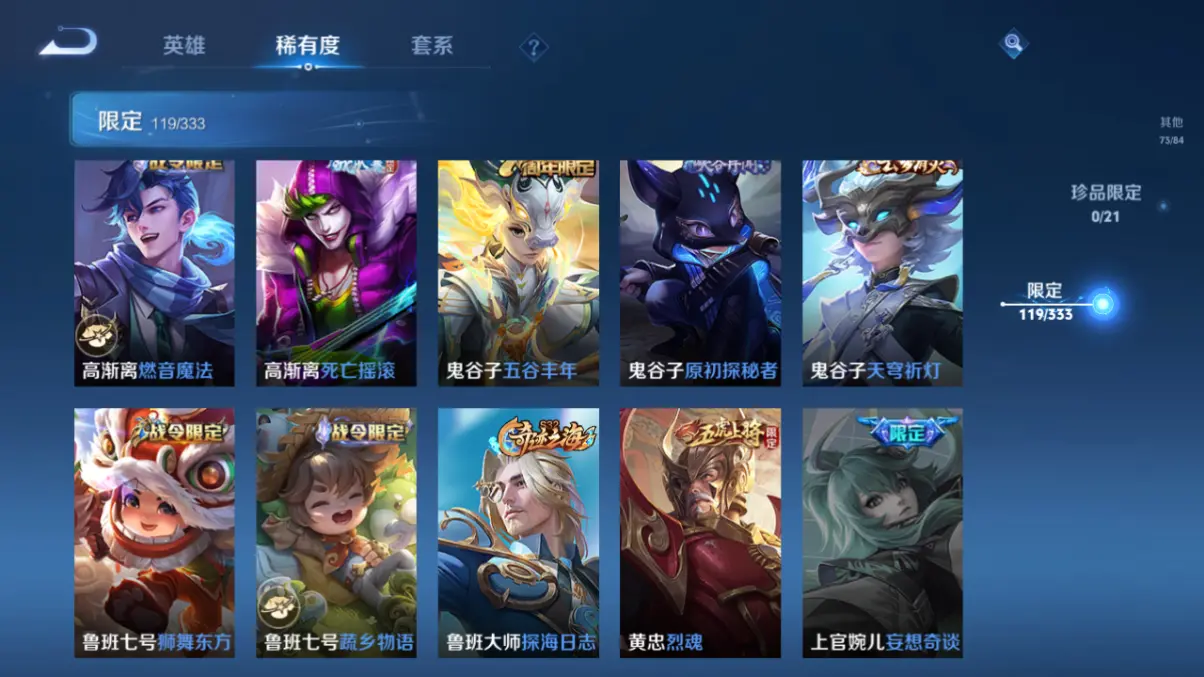This screenshot has width=1204, height=677.
Task: Open the 套系 tab
Action: tap(432, 46)
